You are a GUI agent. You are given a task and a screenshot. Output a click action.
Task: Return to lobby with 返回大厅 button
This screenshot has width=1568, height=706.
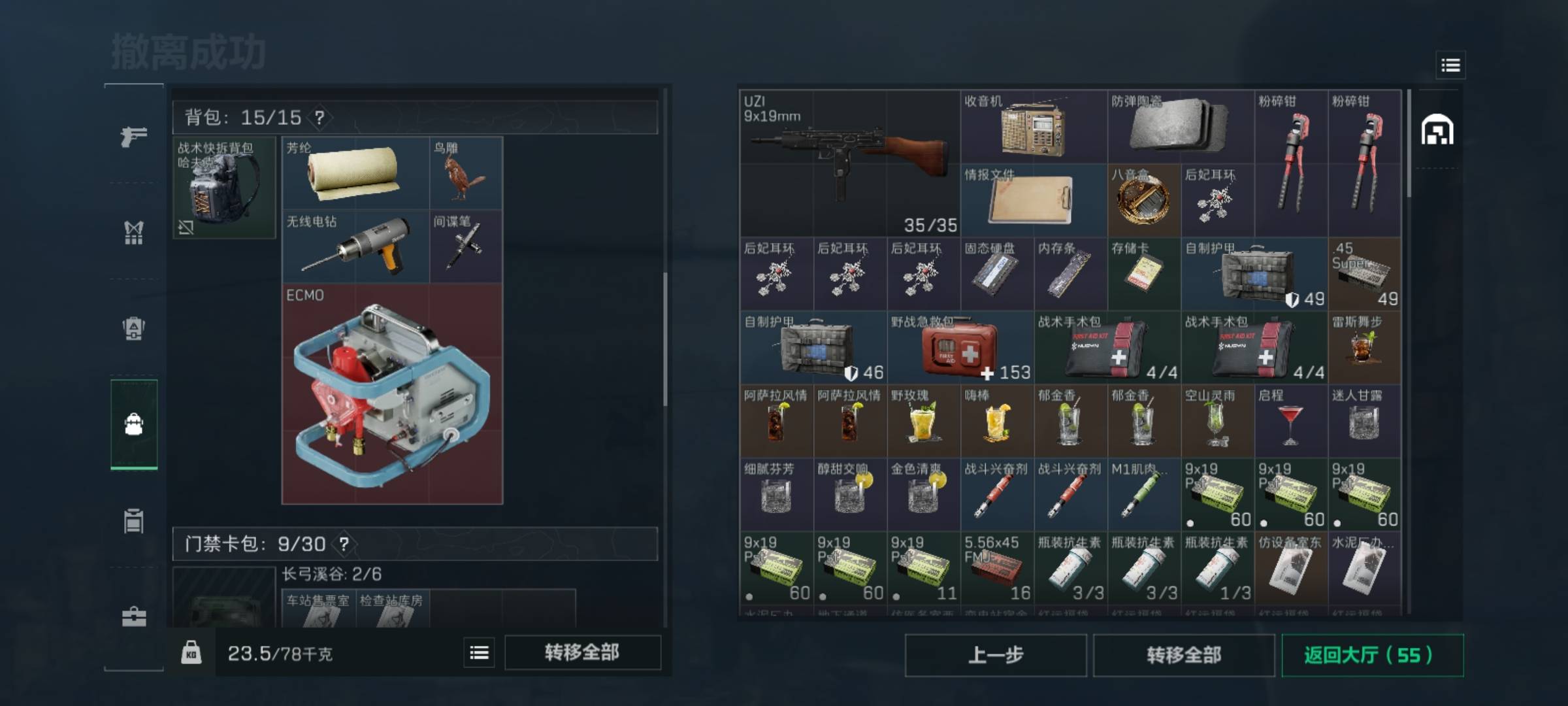click(x=1371, y=655)
